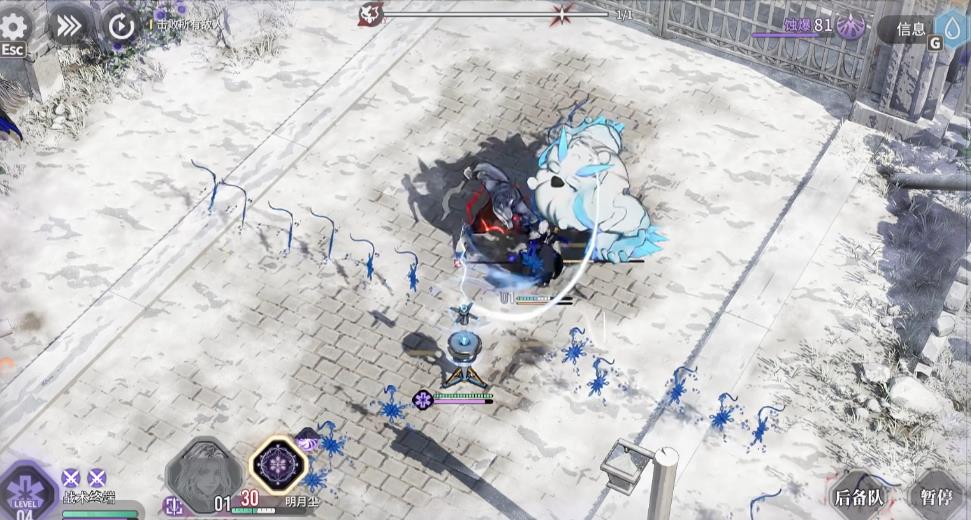971x520 pixels.
Task: Activate the 明月尘 skill icon
Action: click(278, 467)
